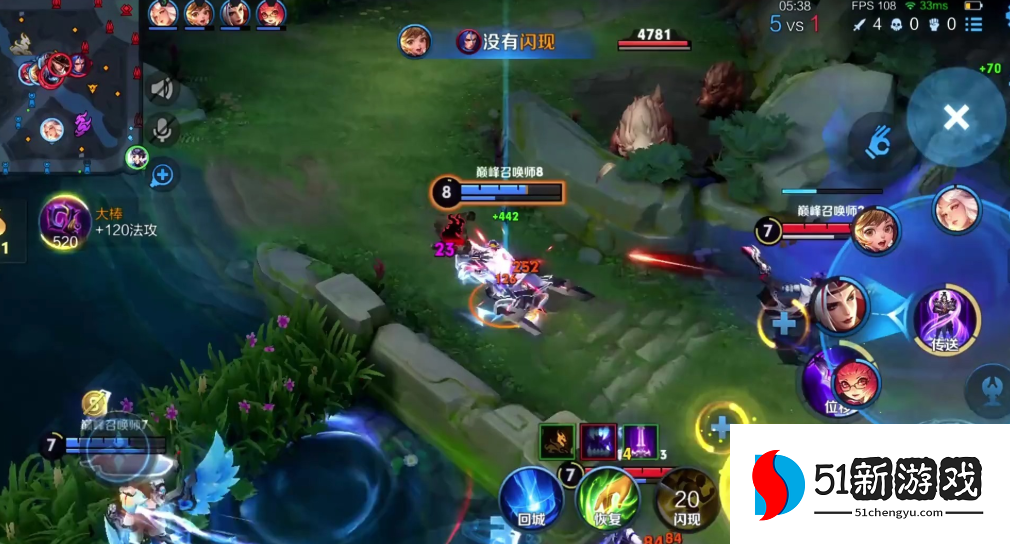Click the purple-haired hero avatar beside minimap
1010x544 pixels.
click(x=136, y=158)
